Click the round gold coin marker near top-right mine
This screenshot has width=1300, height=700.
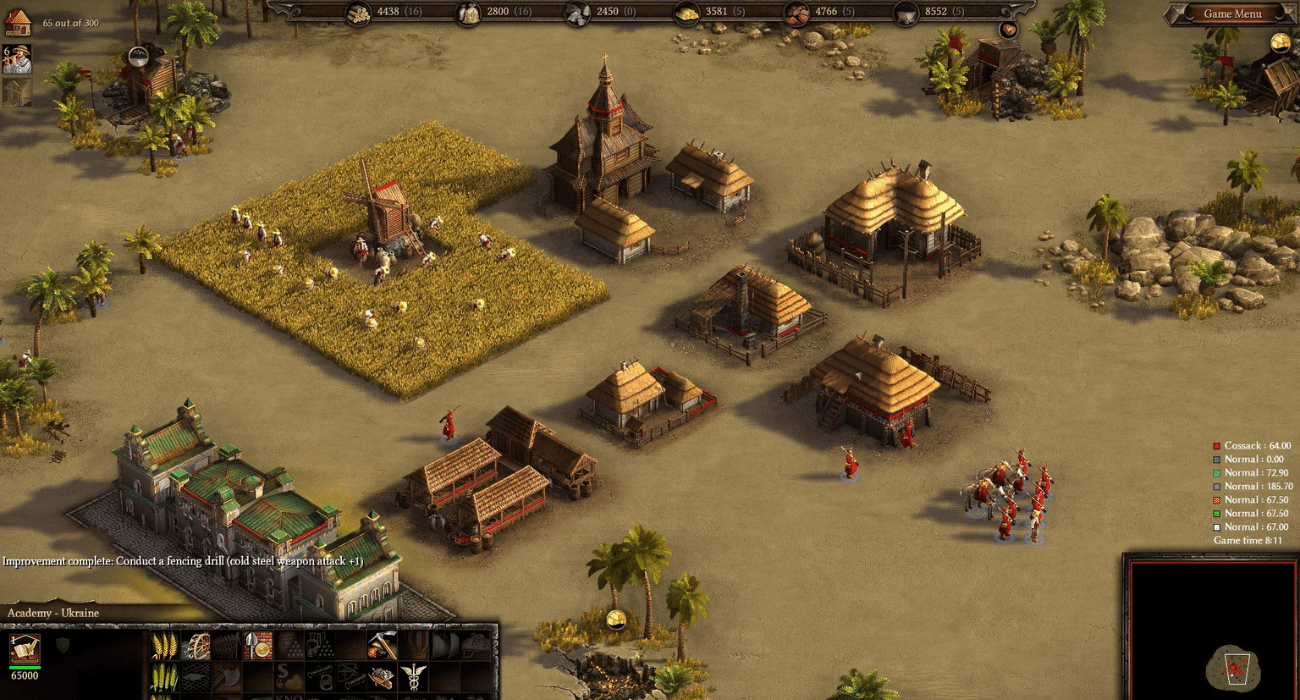tap(1280, 43)
